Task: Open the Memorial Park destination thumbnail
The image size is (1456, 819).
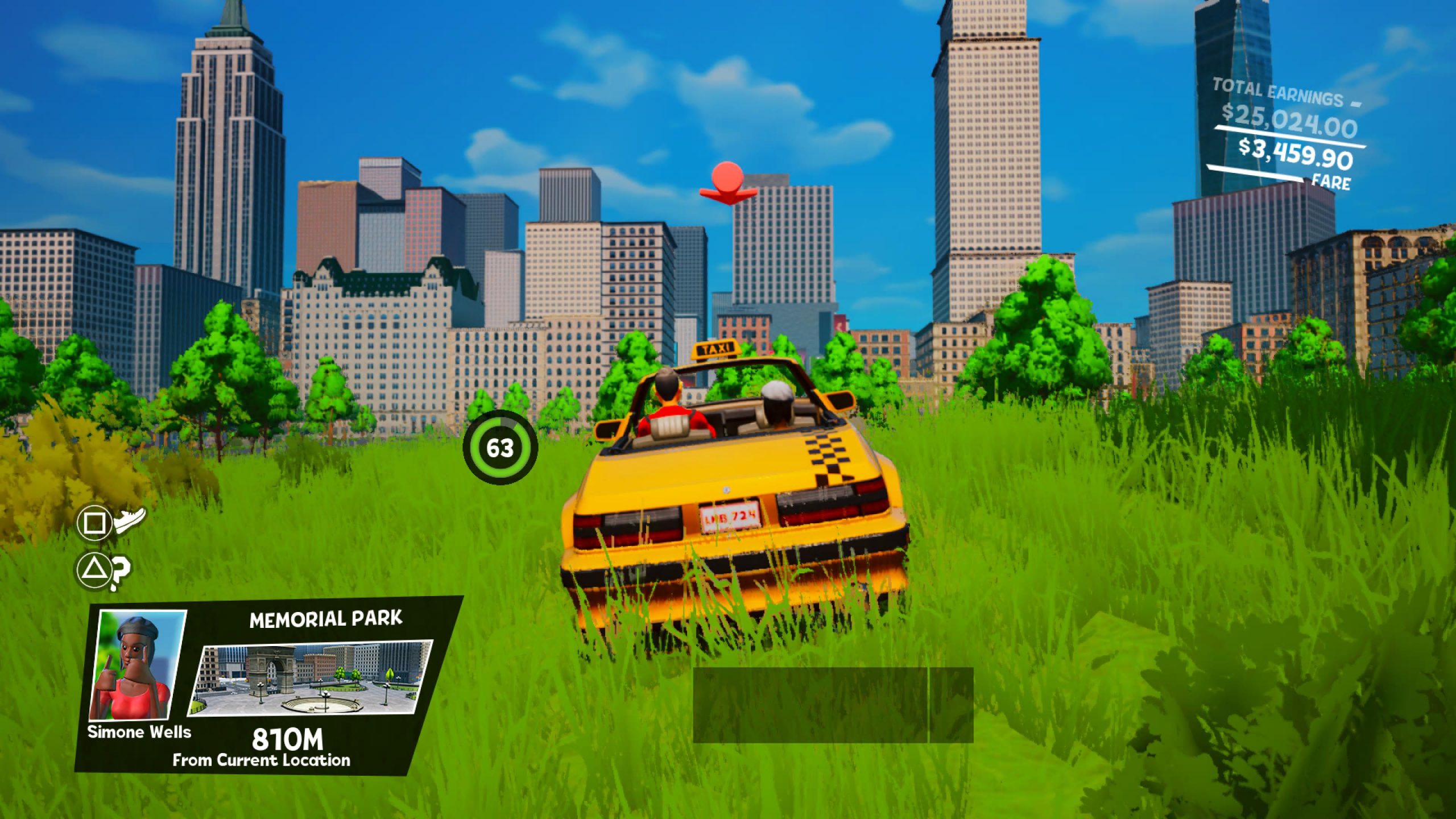Action: click(312, 678)
